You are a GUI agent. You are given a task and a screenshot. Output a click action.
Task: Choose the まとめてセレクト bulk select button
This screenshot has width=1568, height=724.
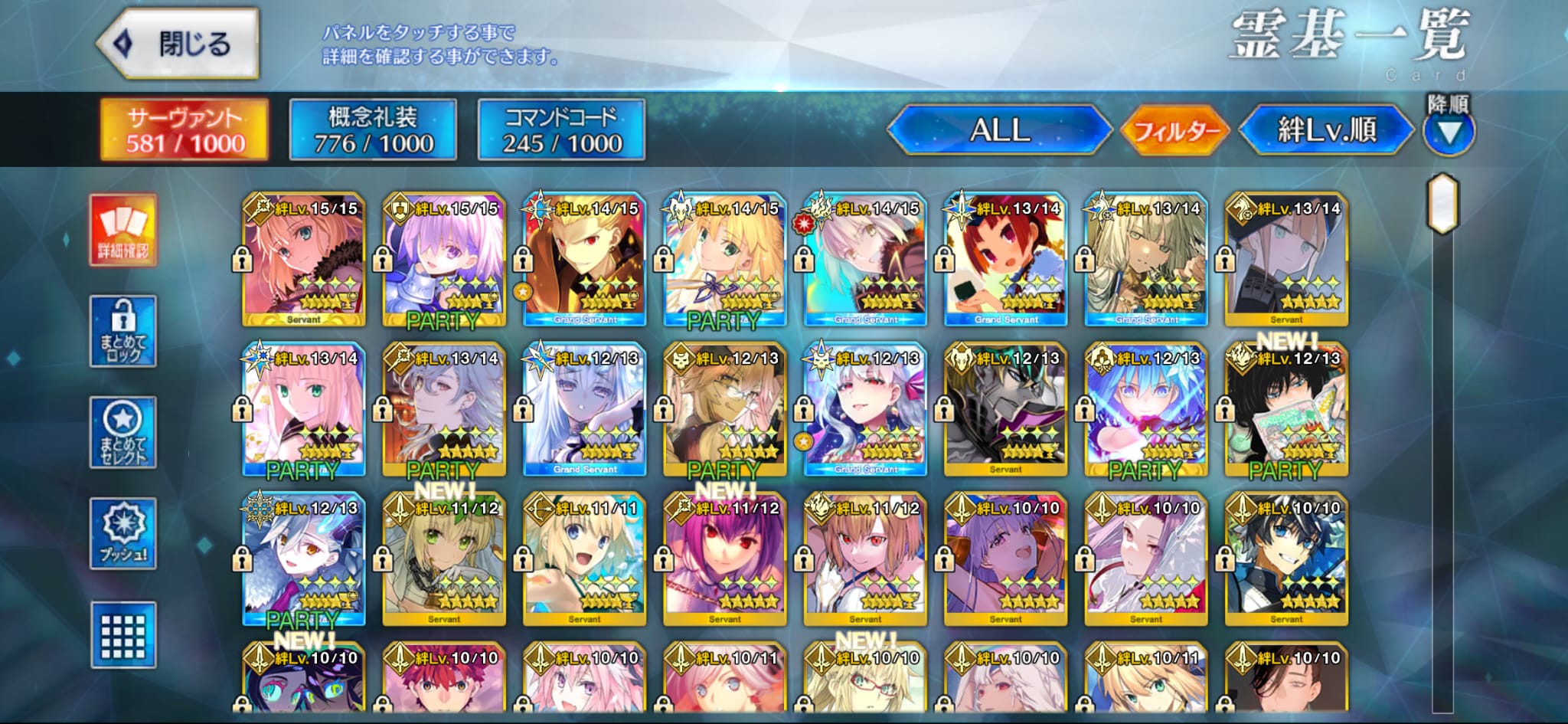coord(123,432)
